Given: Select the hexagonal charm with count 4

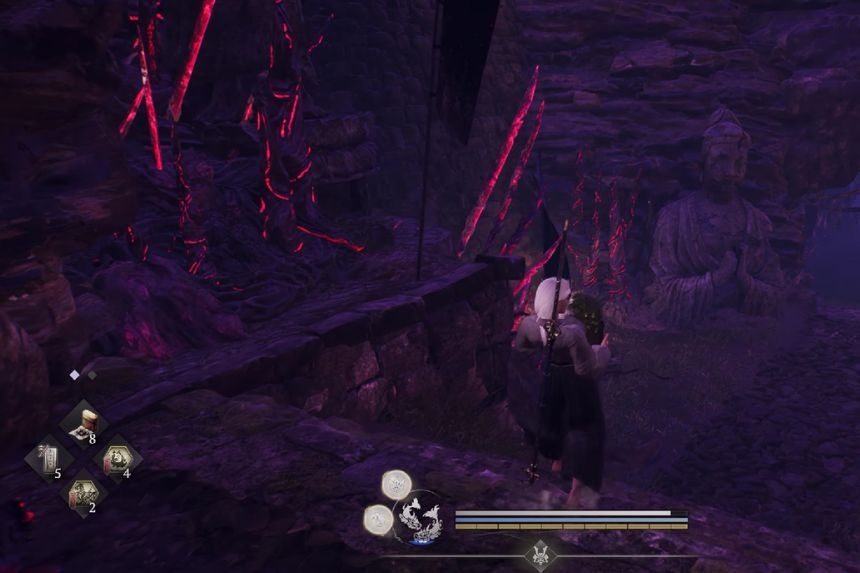Looking at the screenshot, I should [x=117, y=459].
